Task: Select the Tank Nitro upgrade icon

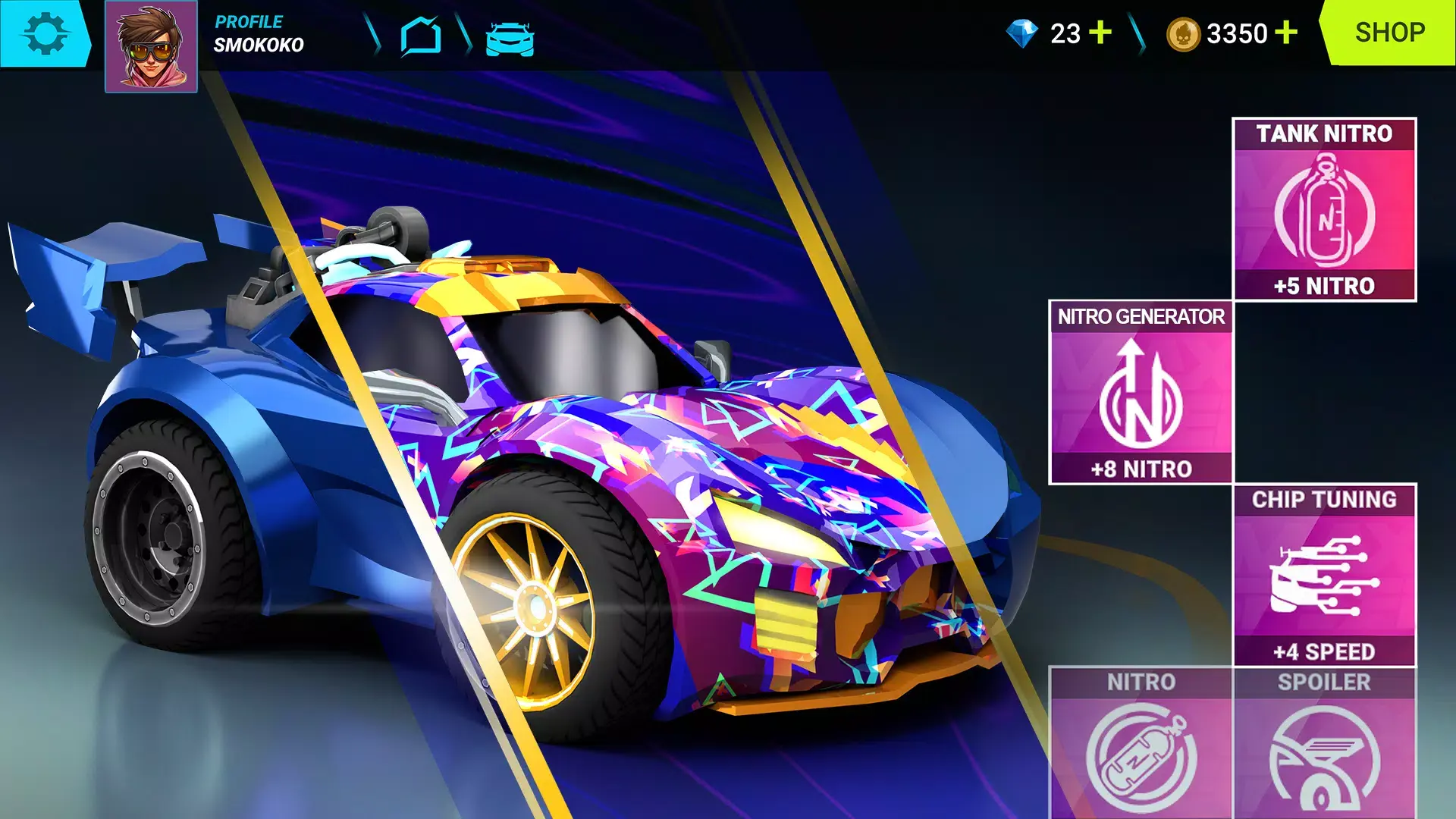Action: point(1324,216)
